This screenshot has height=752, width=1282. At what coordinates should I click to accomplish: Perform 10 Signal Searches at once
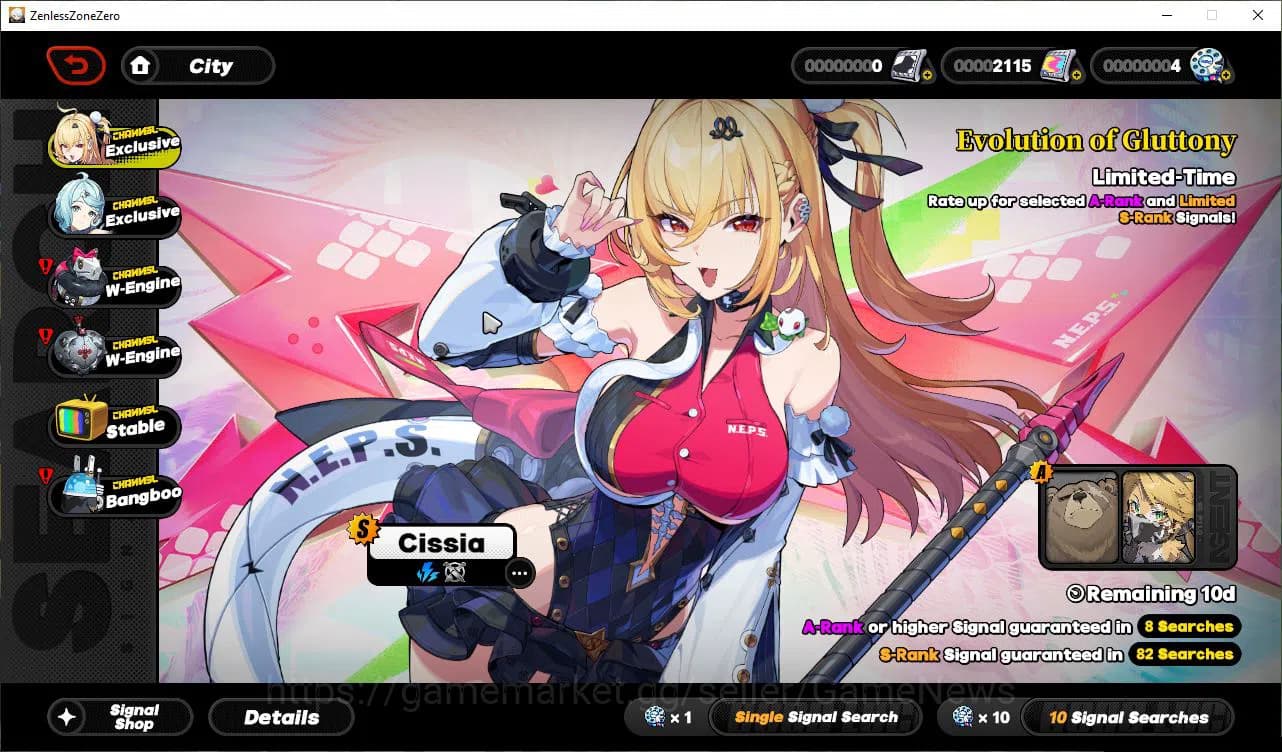[x=1128, y=717]
